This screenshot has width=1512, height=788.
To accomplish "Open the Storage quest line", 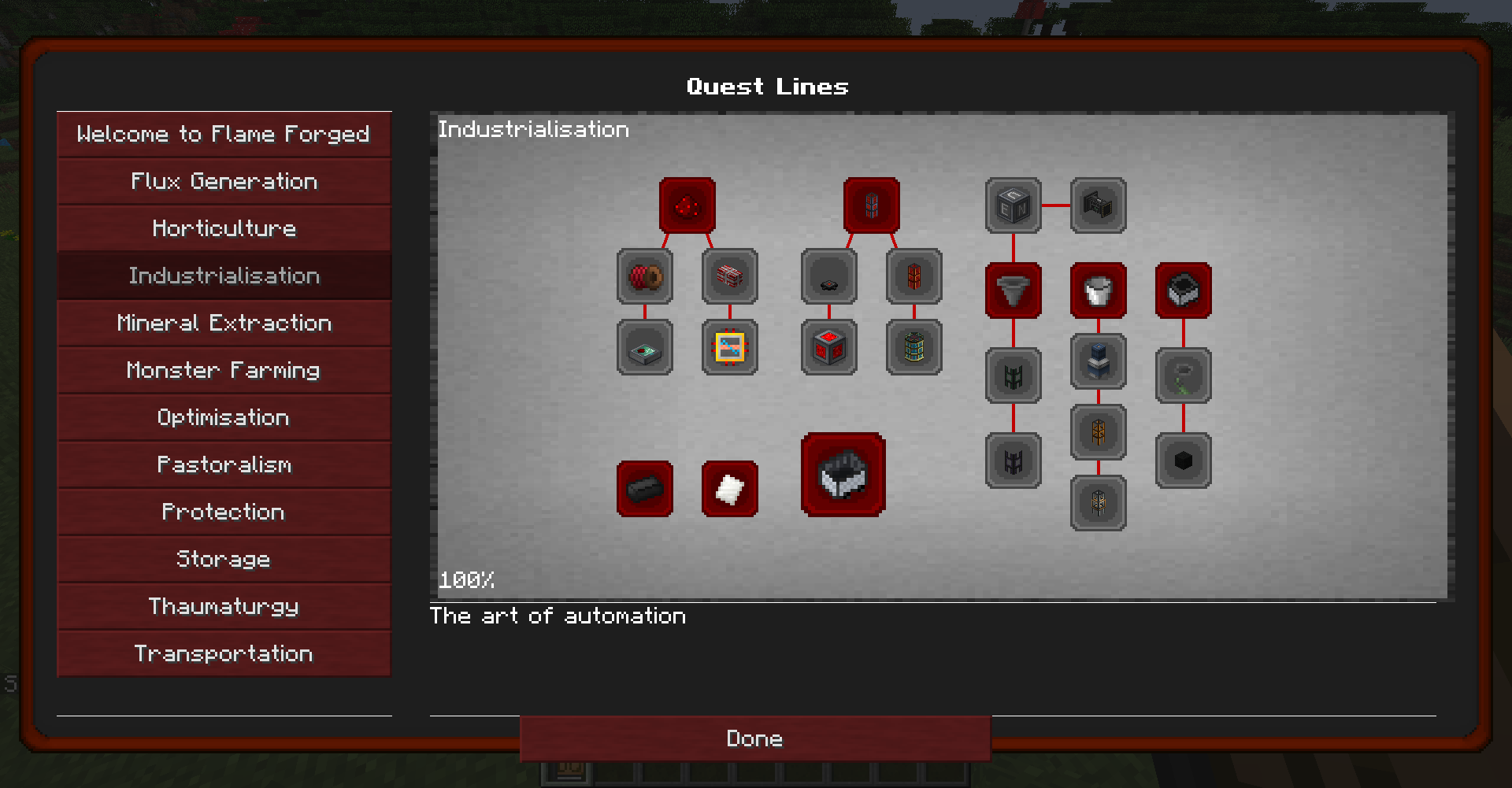I will point(224,559).
